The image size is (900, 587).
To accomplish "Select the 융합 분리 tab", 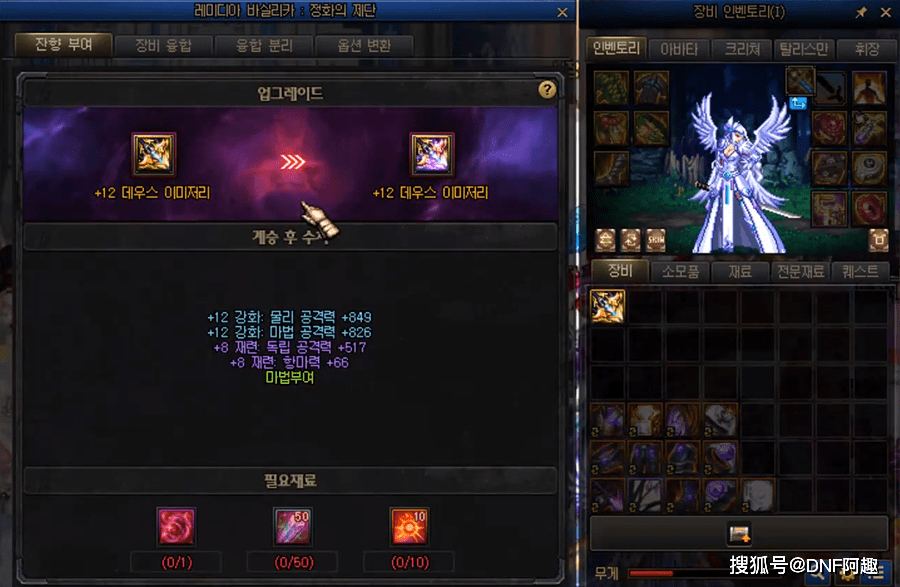I will coord(261,45).
